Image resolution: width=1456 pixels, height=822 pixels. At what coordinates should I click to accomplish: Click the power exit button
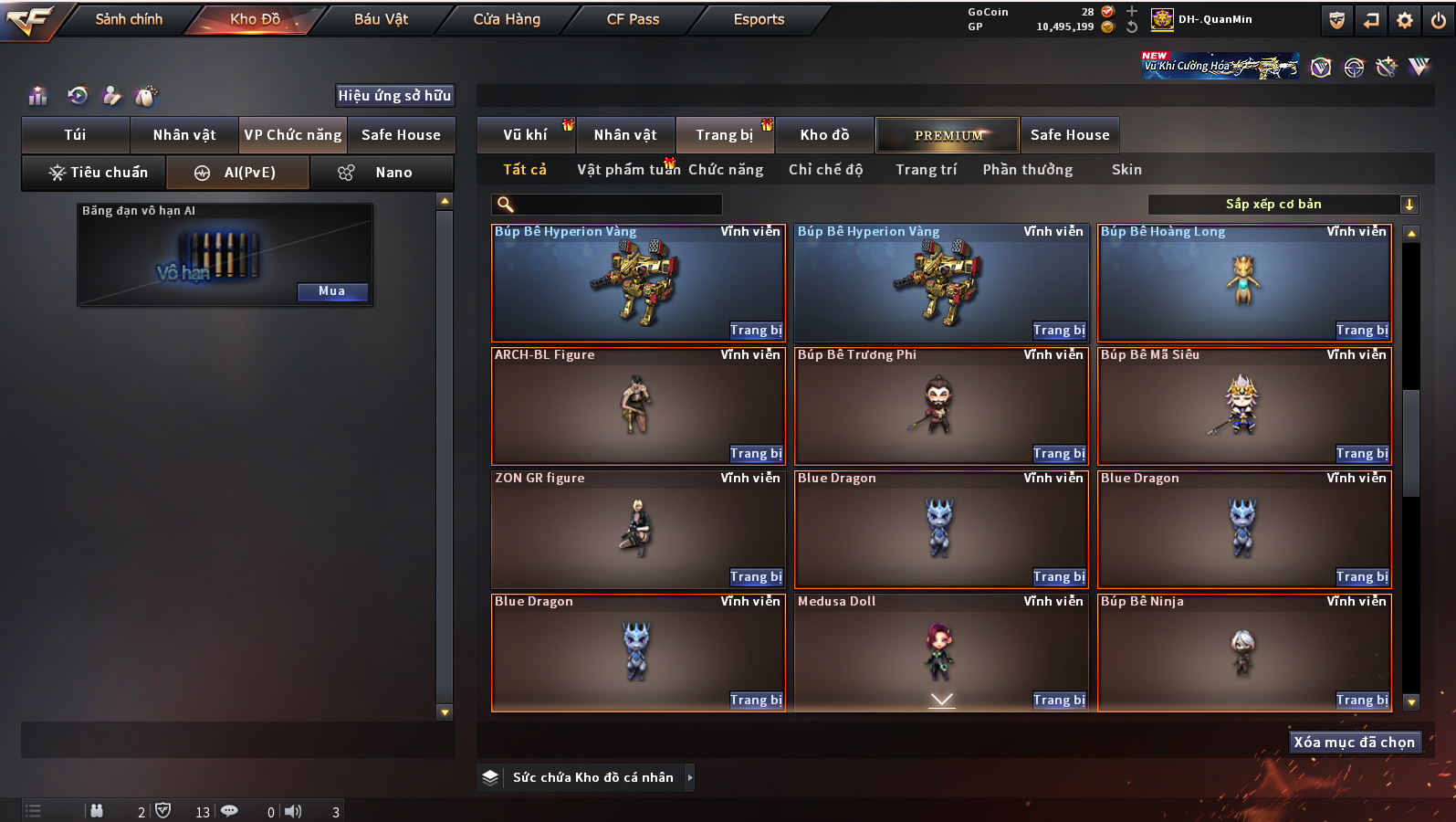point(1439,20)
